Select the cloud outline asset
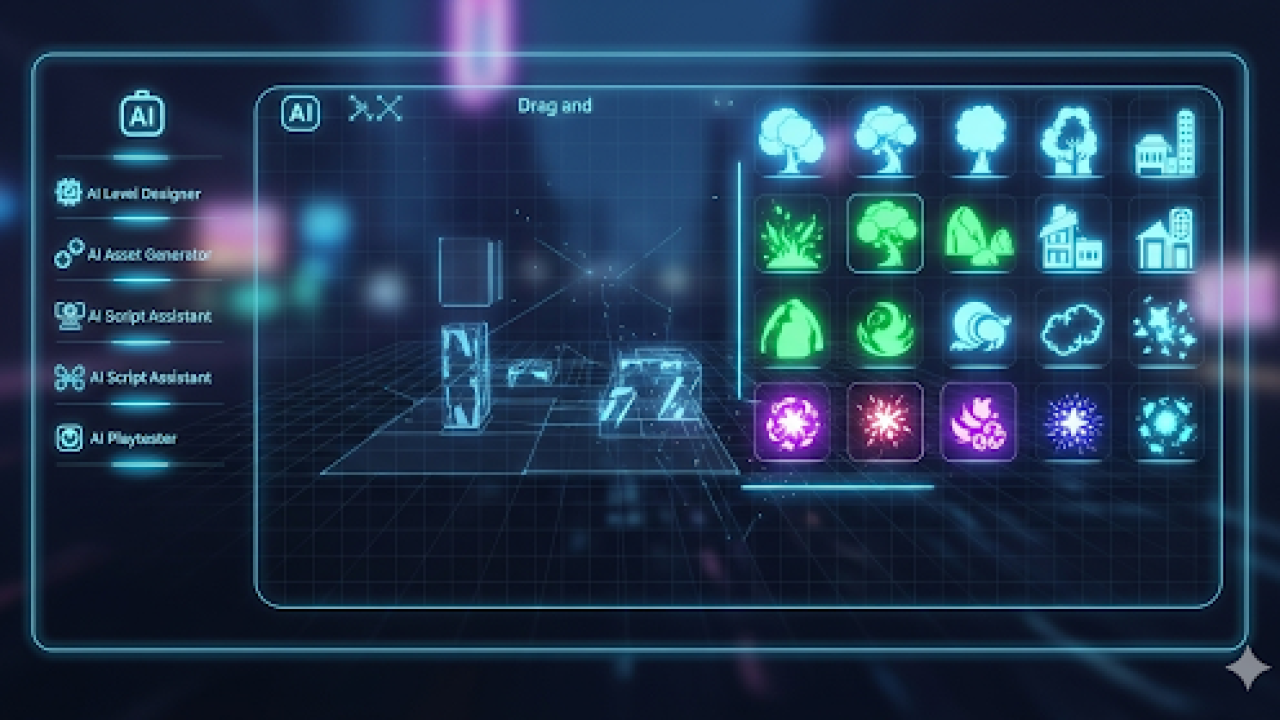The width and height of the screenshot is (1280, 720). [x=1072, y=328]
